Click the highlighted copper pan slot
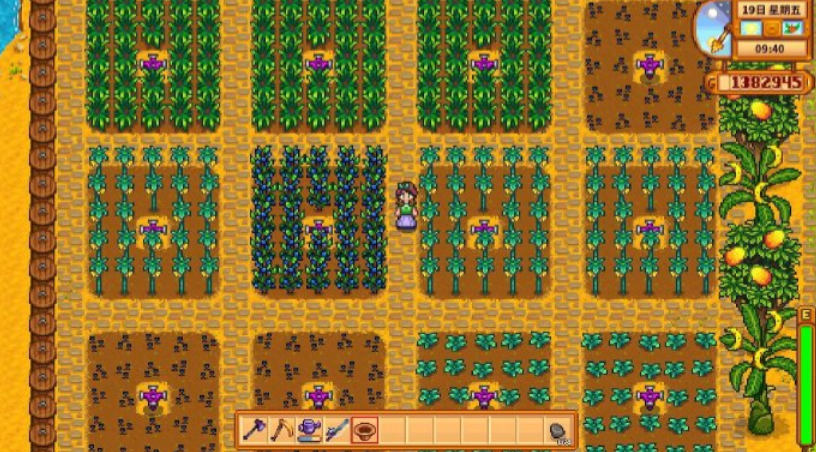This screenshot has width=816, height=452. pos(365,430)
